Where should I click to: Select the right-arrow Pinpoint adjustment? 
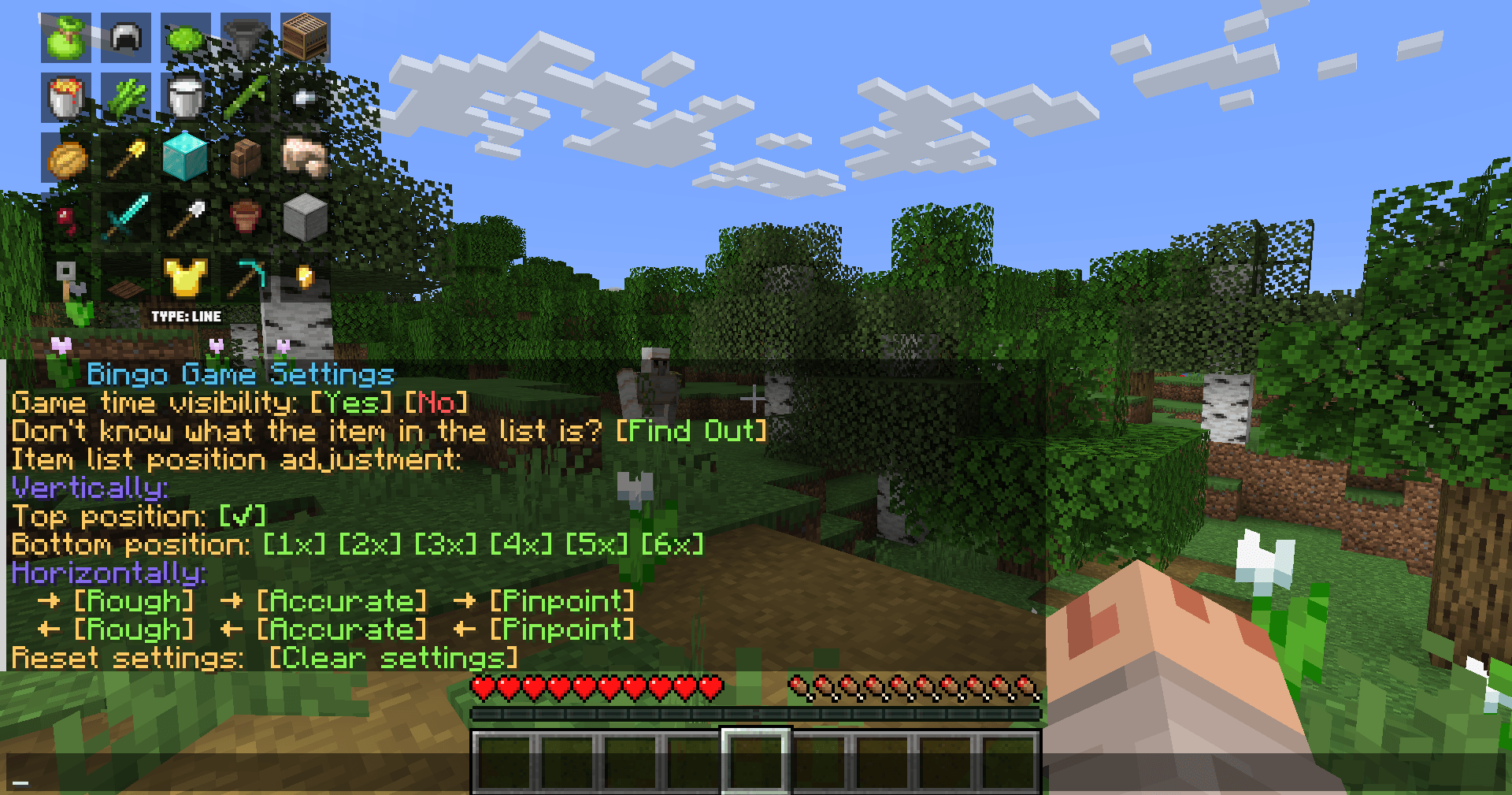tap(561, 601)
